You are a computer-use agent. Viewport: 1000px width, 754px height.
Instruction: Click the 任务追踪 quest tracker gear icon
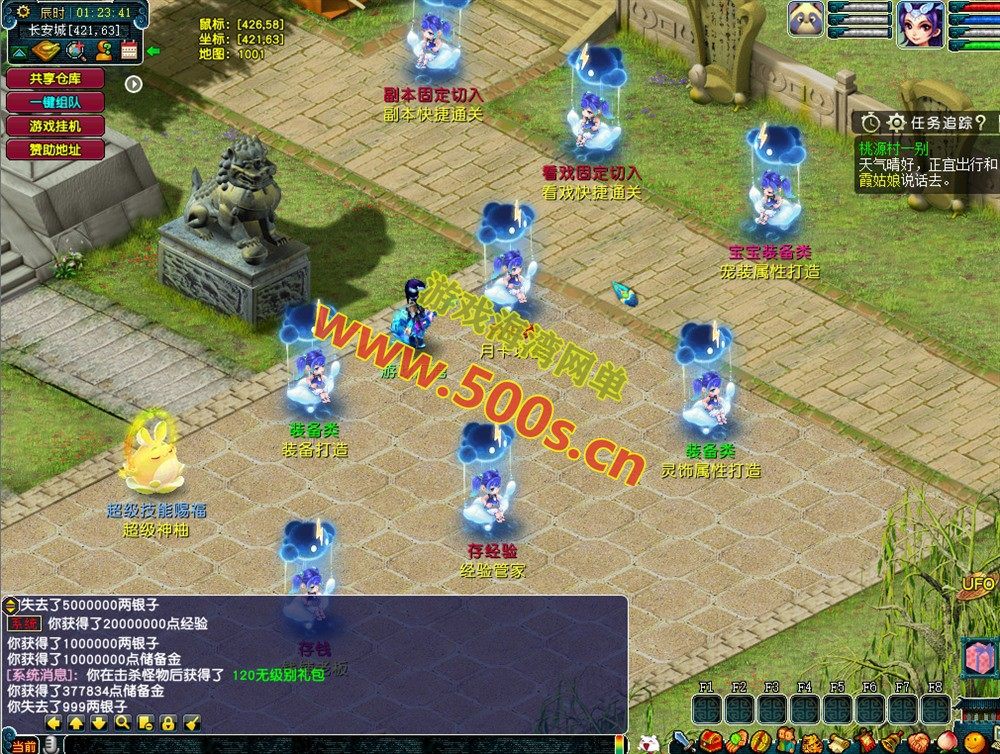click(x=895, y=122)
